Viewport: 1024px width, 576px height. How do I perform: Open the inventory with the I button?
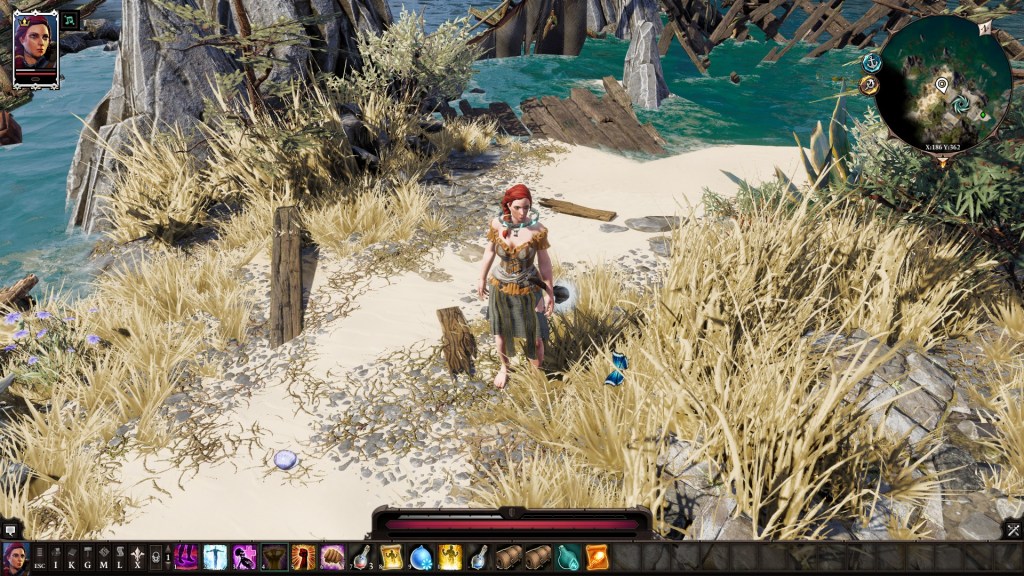coord(55,558)
